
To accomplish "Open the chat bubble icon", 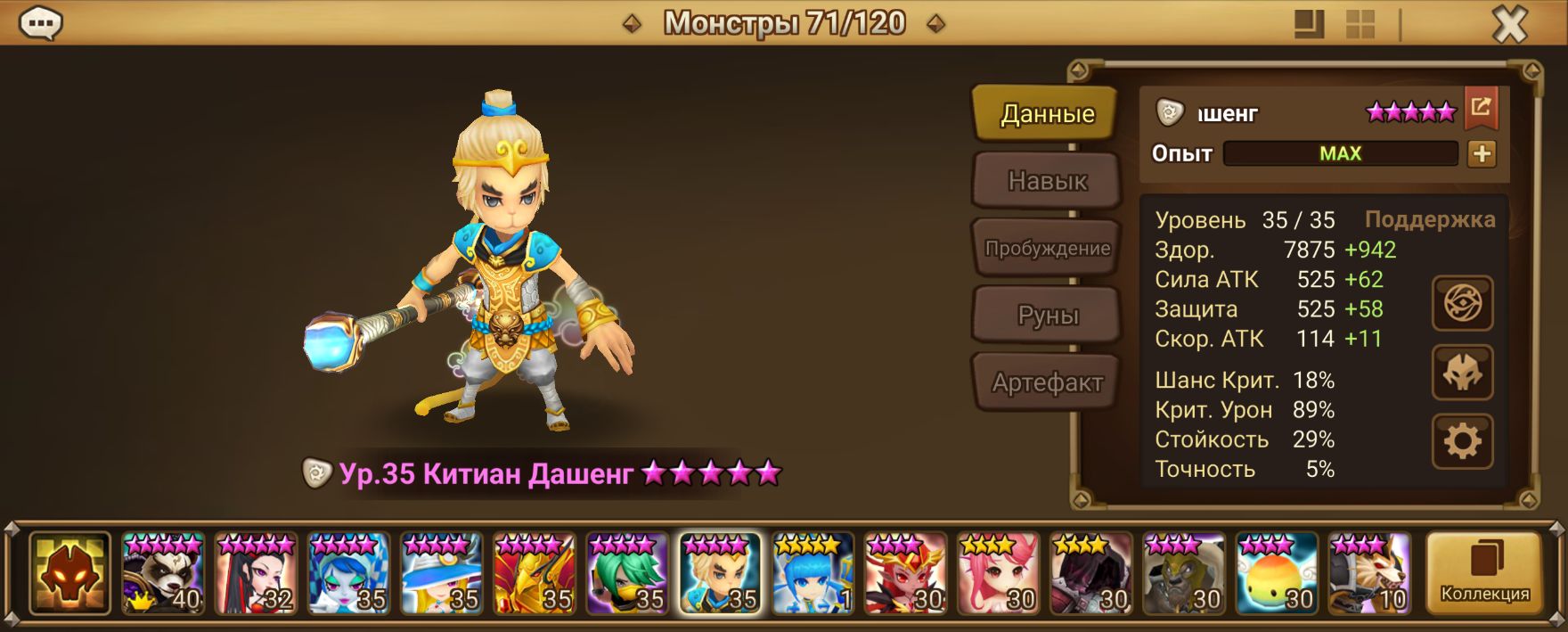I will click(40, 23).
